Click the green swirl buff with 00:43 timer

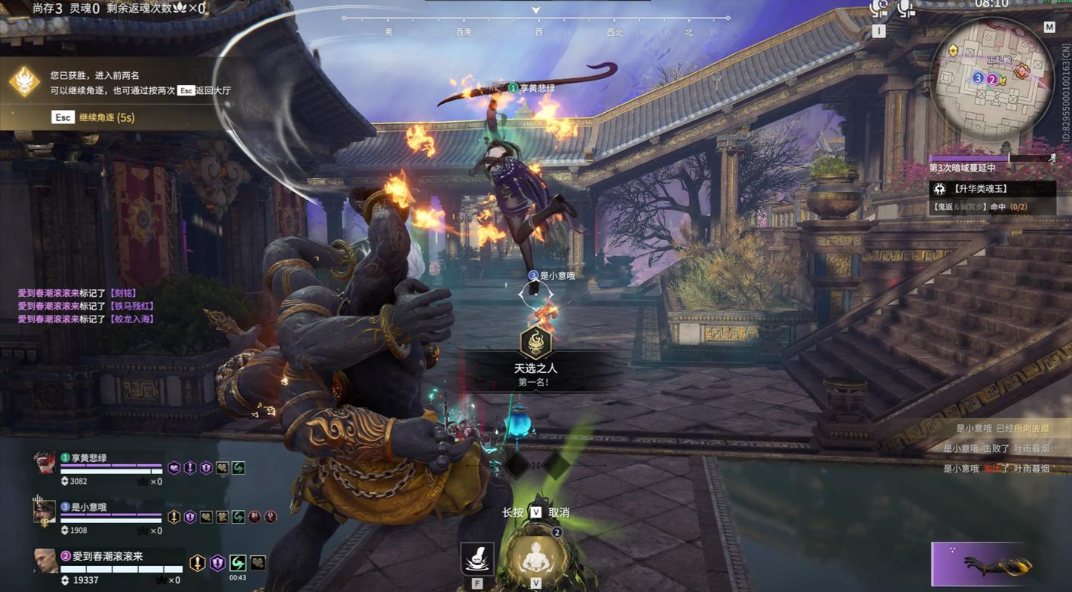pos(238,563)
